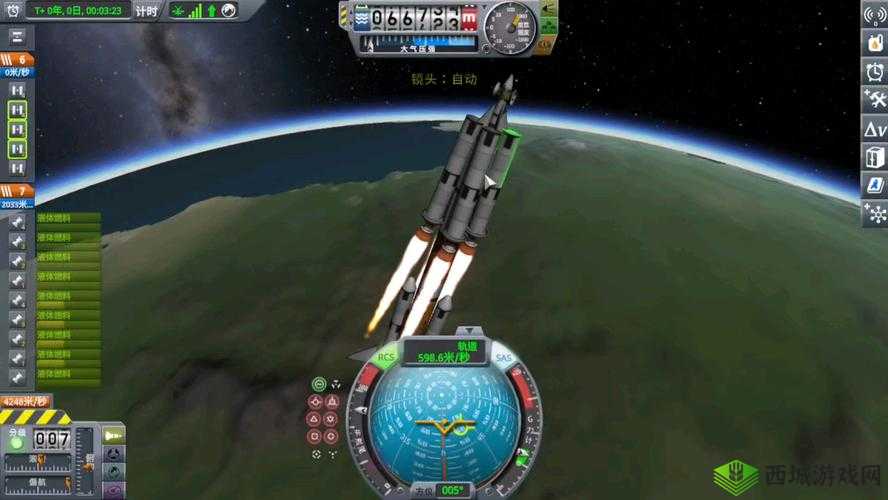This screenshot has height=500, width=888.
Task: Open the KSPedia book icon
Action: coord(874,185)
